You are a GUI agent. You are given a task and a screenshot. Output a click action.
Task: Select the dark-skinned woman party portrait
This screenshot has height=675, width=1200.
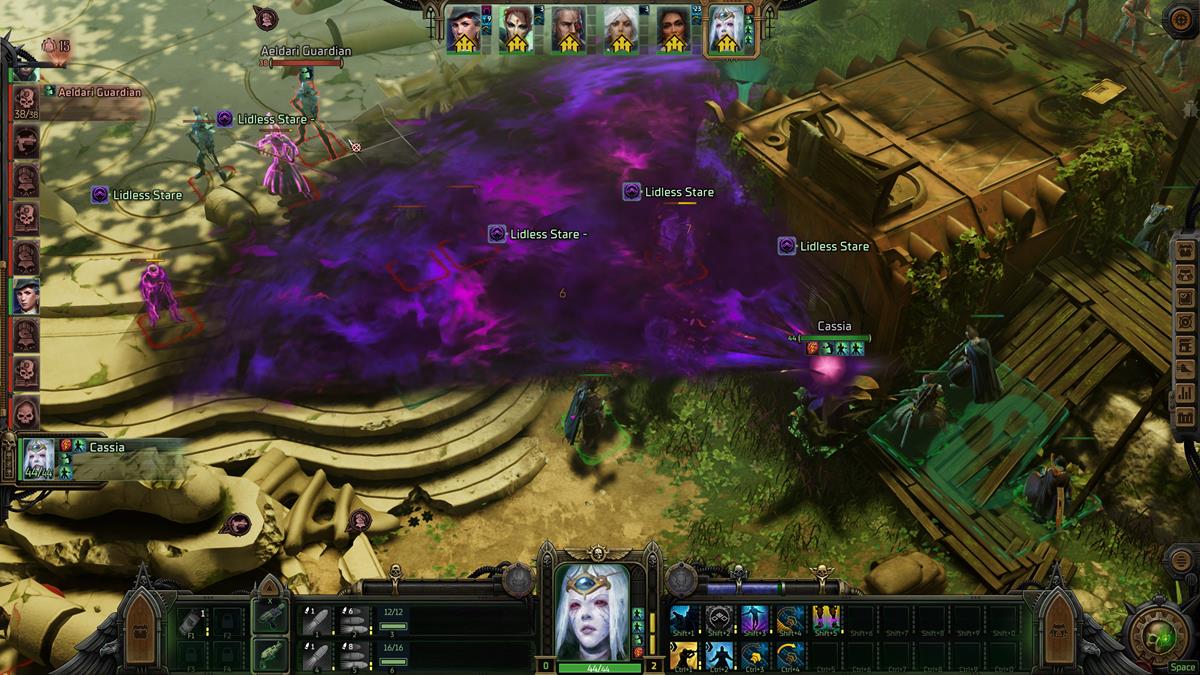point(673,32)
